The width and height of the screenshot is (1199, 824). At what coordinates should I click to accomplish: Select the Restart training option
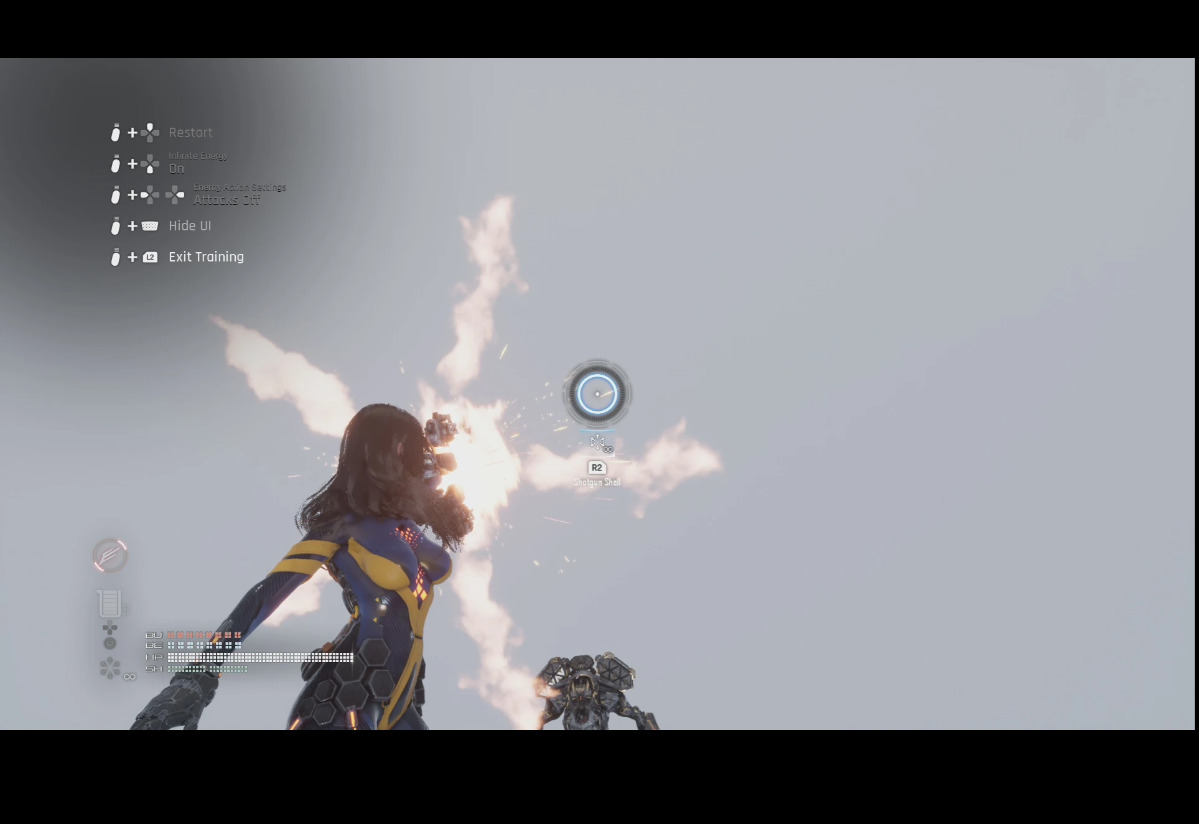tap(190, 133)
